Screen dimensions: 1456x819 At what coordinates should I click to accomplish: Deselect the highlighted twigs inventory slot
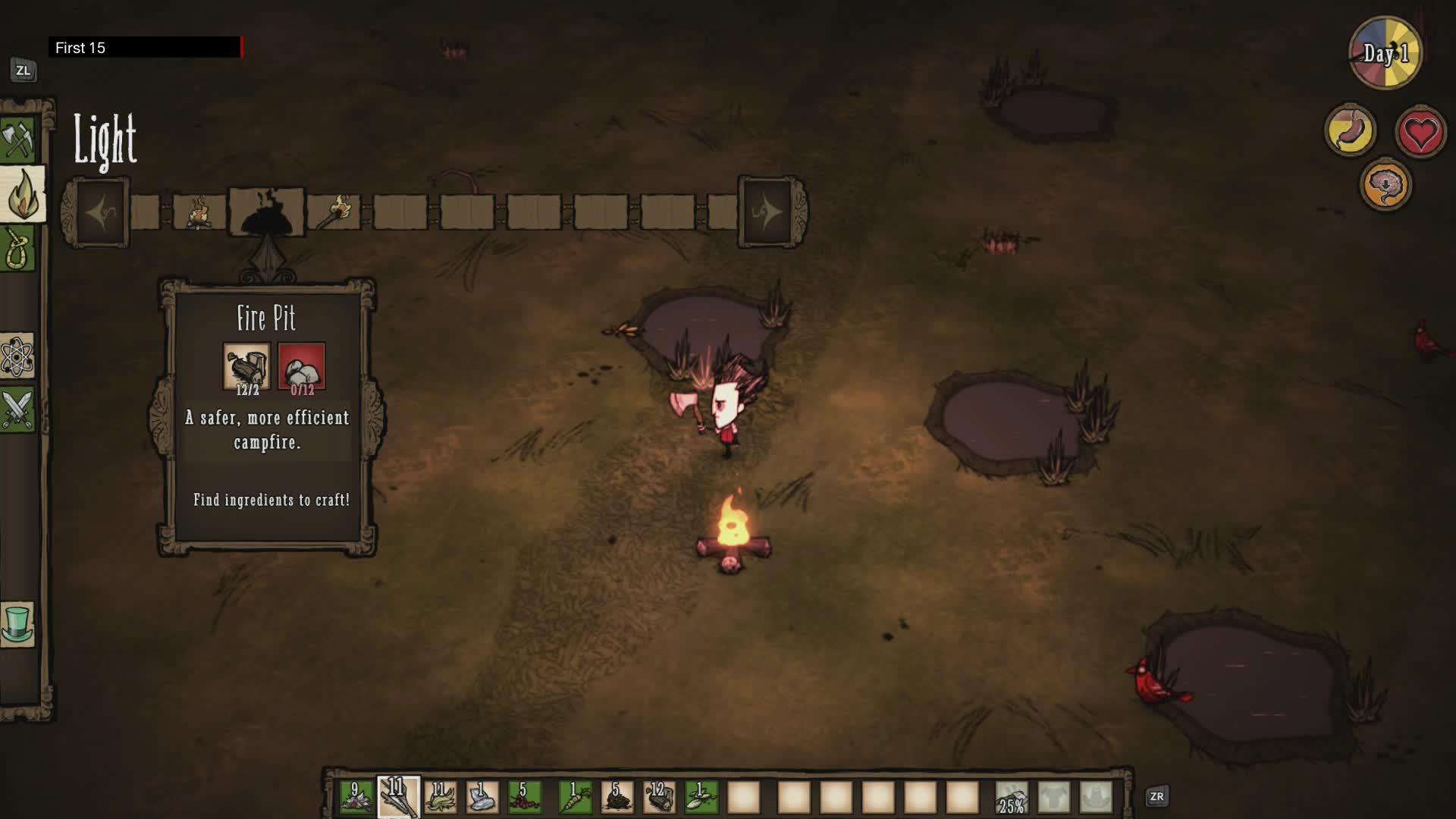pos(398,796)
